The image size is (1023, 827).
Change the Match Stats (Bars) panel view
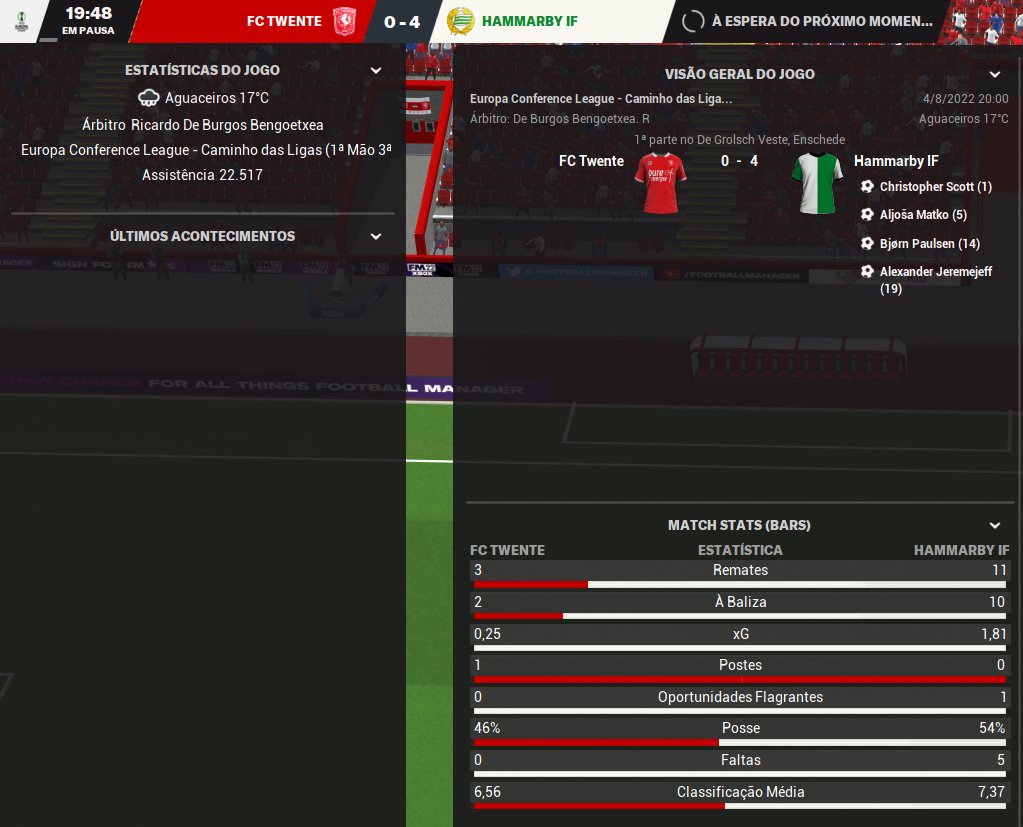click(994, 525)
